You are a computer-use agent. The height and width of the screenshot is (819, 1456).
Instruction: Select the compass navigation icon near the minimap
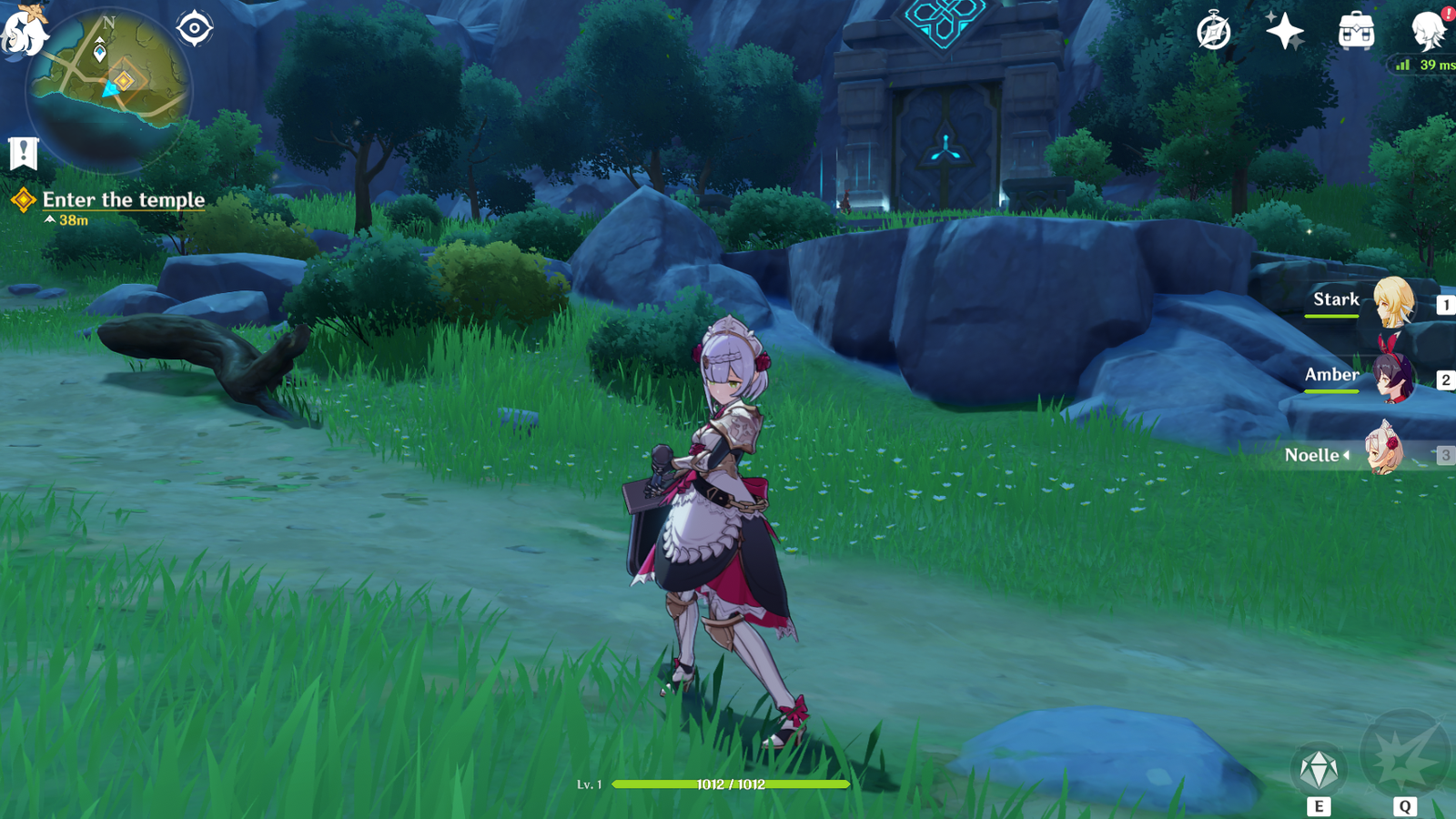point(196,27)
